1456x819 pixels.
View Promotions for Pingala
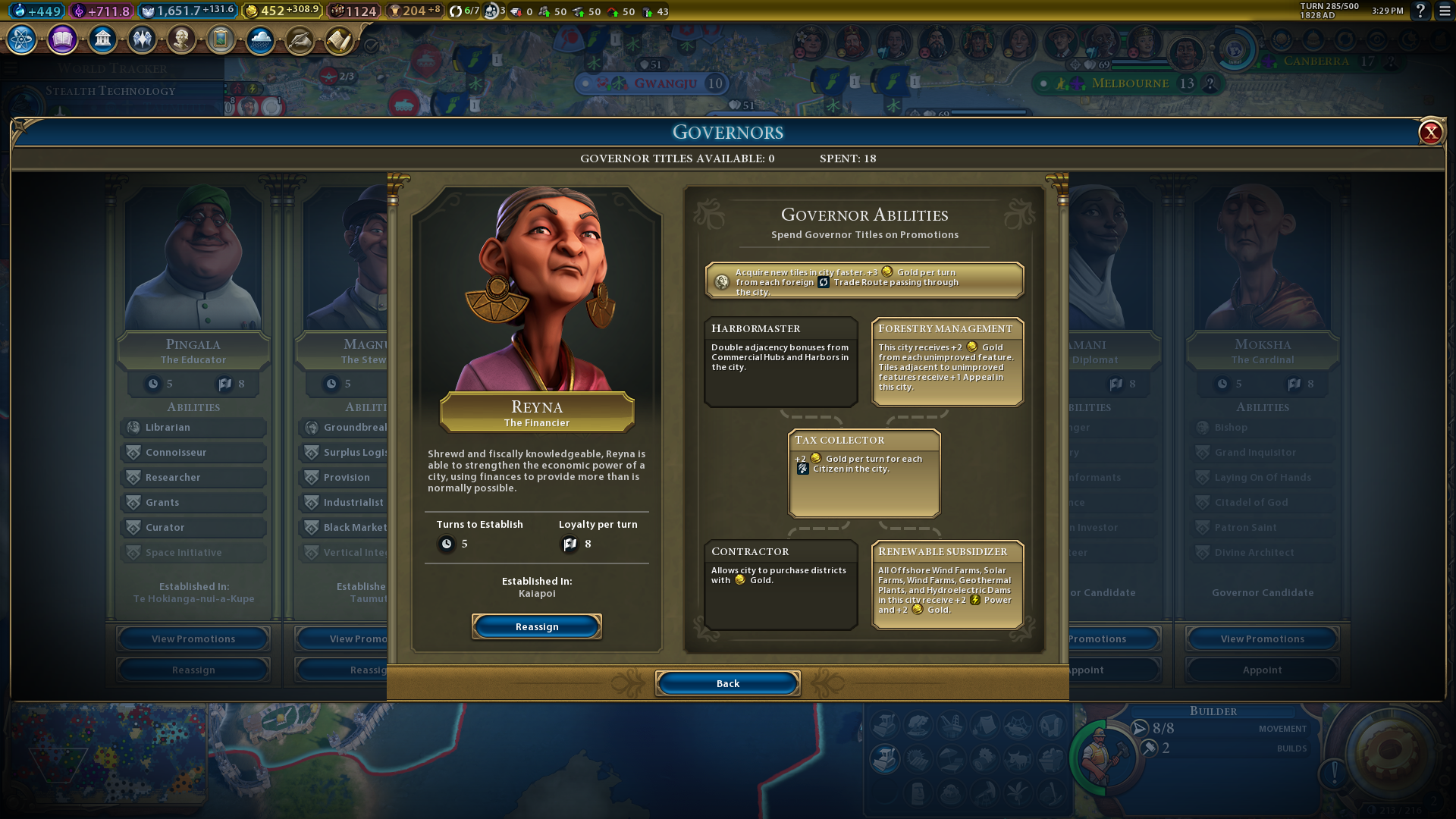point(193,639)
